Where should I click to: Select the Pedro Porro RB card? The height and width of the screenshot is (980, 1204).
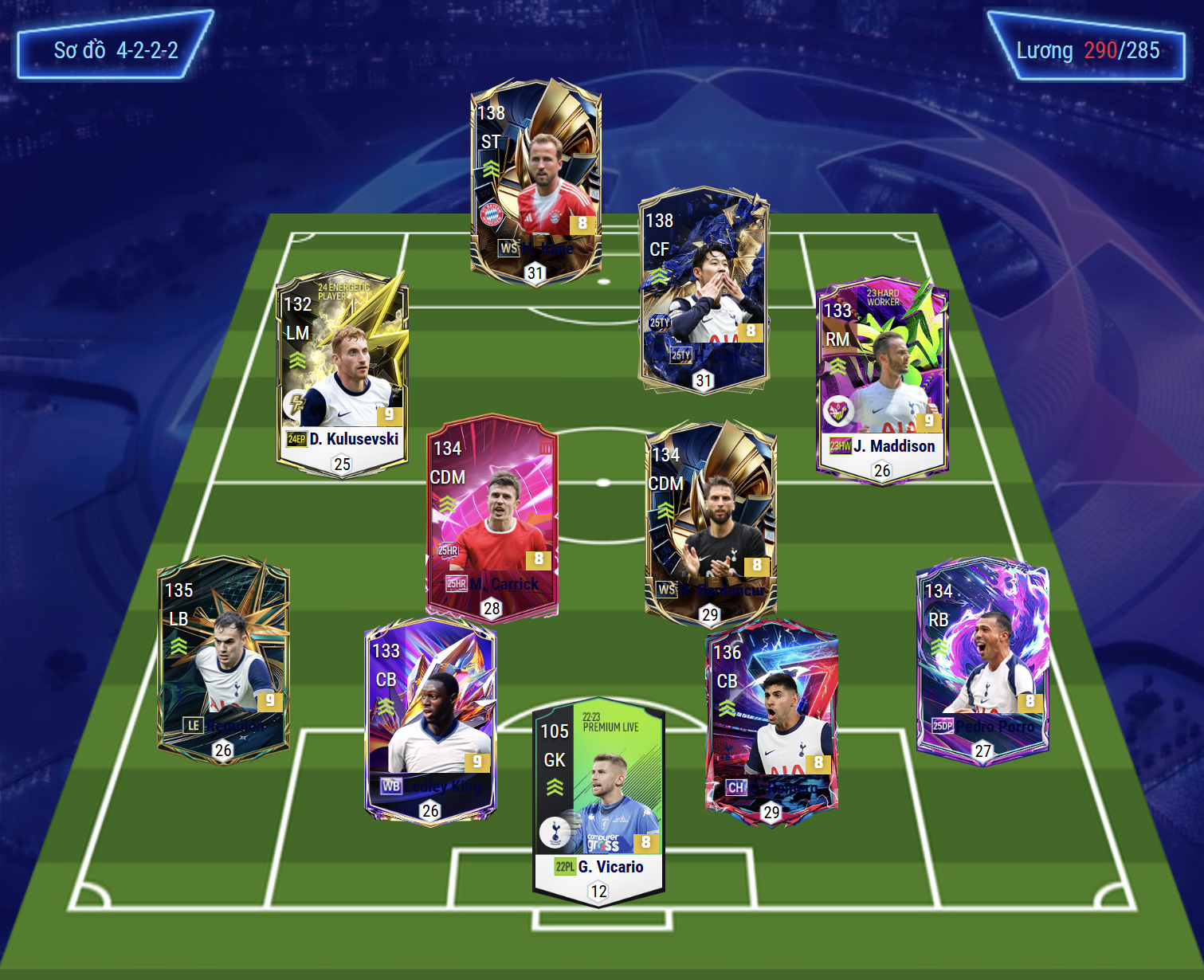(982, 659)
